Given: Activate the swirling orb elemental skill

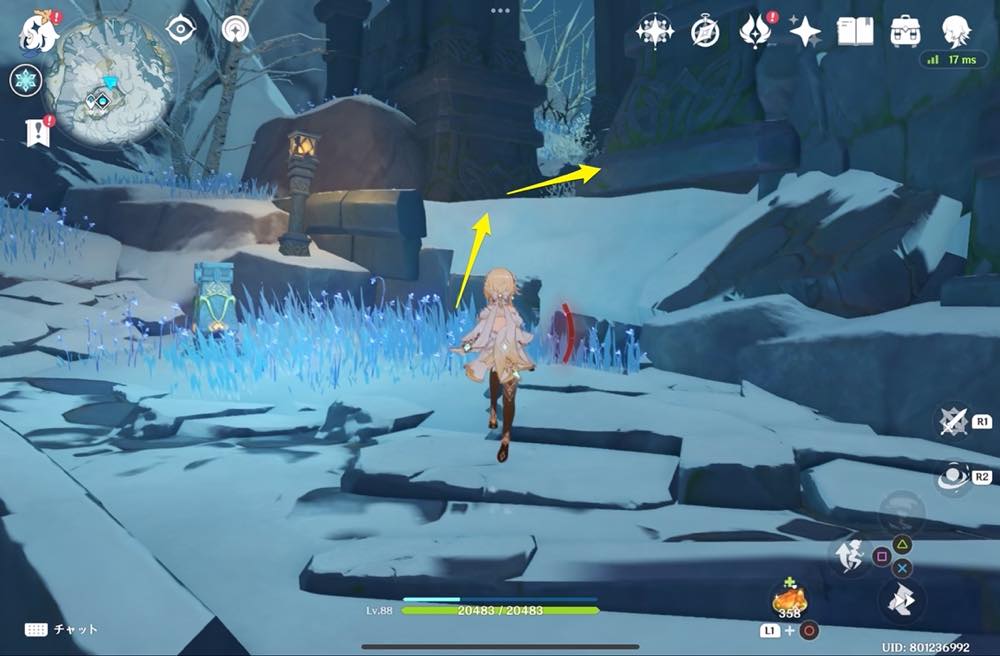Looking at the screenshot, I should pyautogui.click(x=953, y=479).
